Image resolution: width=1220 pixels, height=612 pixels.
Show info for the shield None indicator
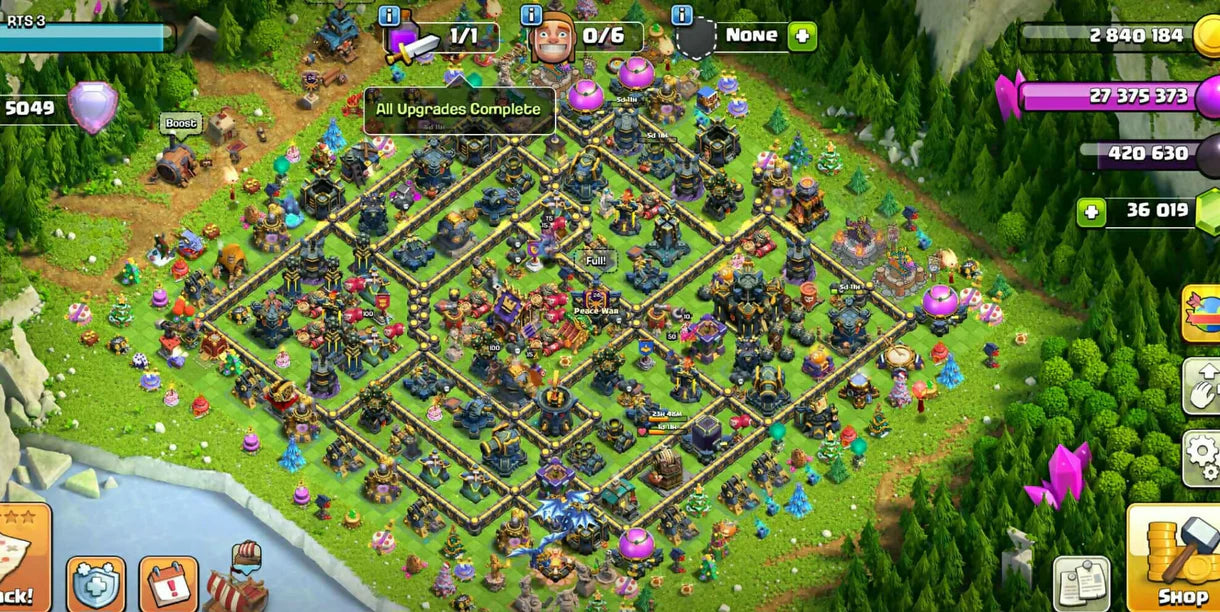[683, 15]
